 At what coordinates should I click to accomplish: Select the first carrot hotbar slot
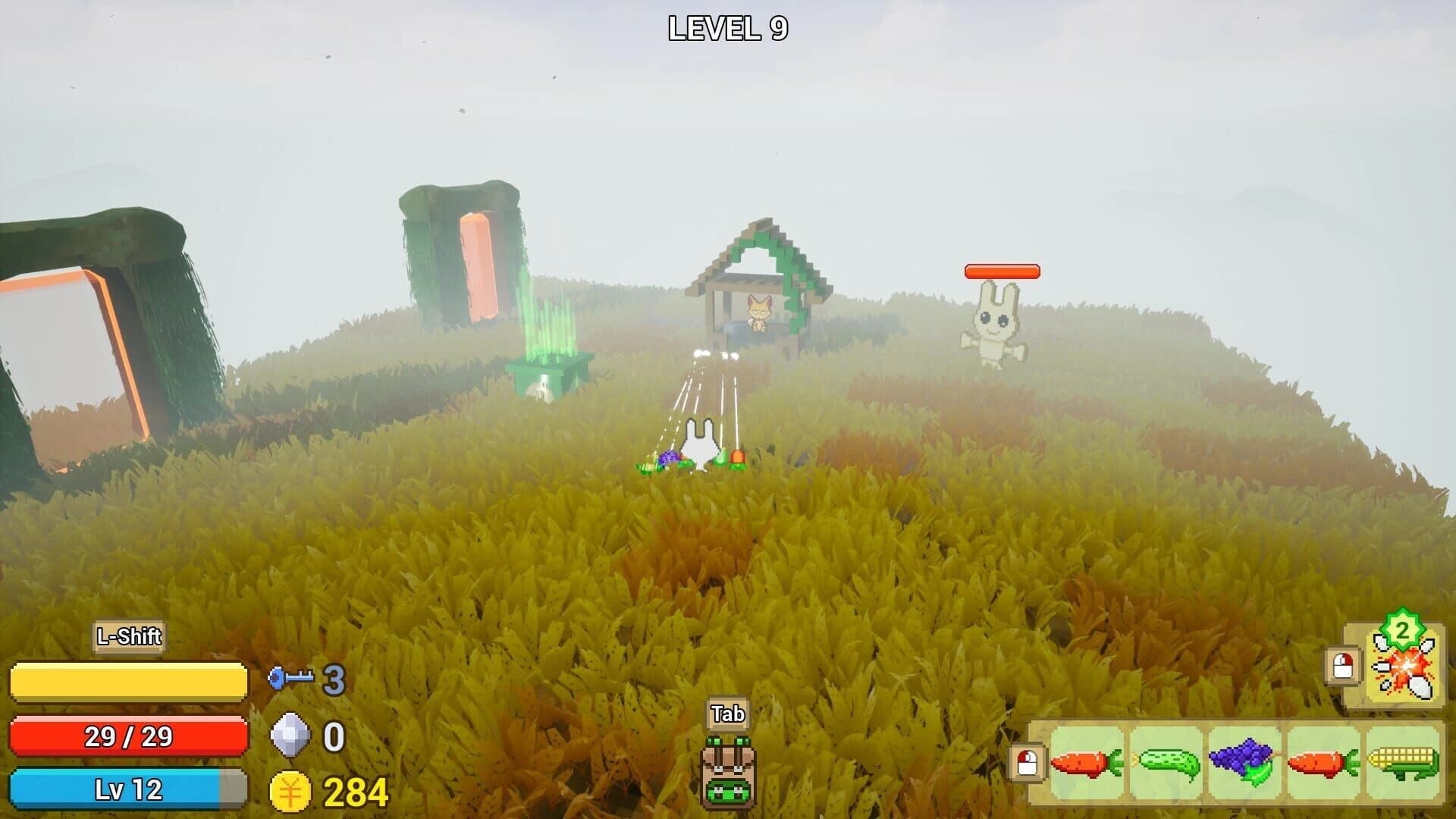pos(1089,761)
